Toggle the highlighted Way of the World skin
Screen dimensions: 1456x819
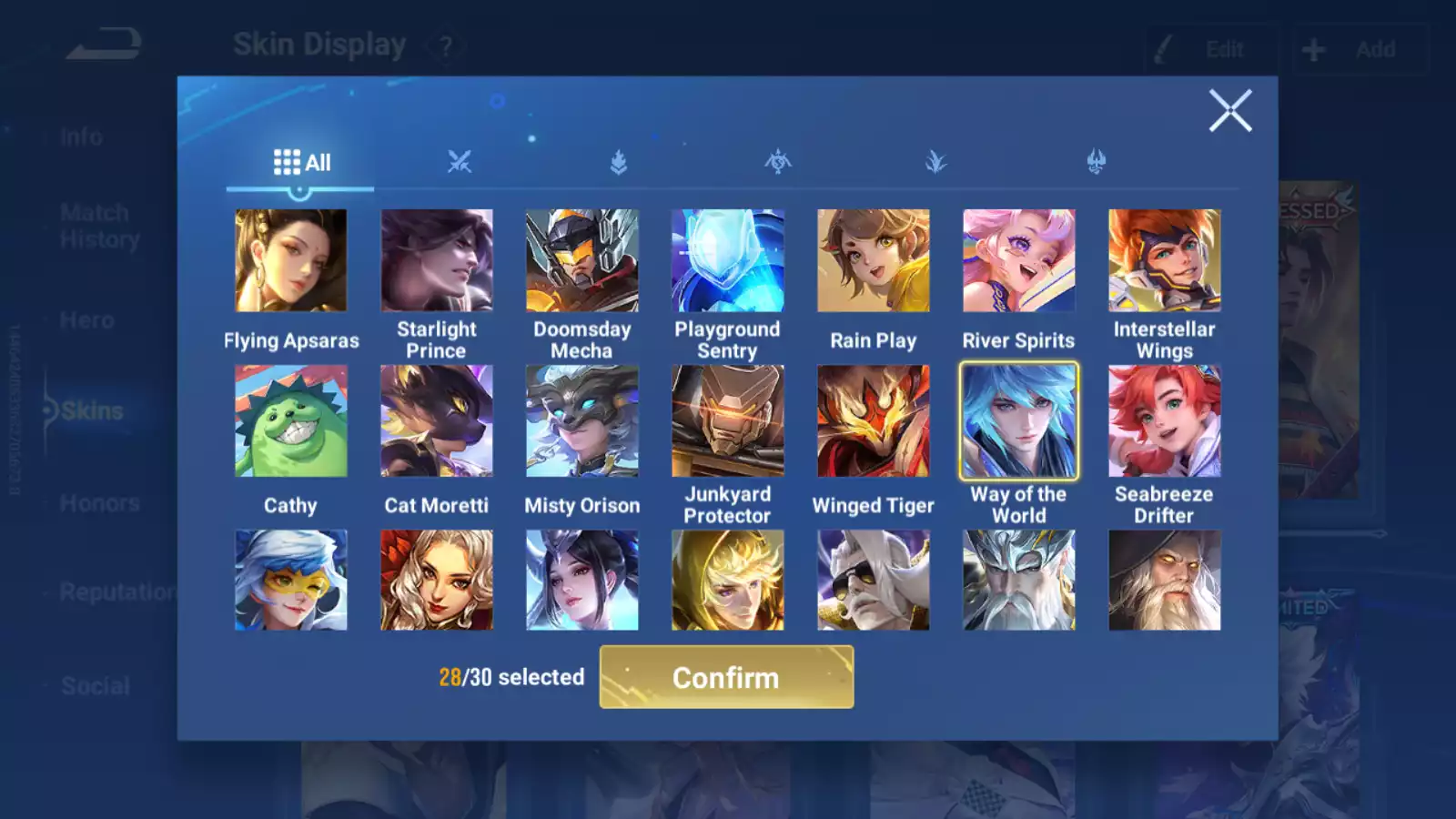click(1018, 421)
